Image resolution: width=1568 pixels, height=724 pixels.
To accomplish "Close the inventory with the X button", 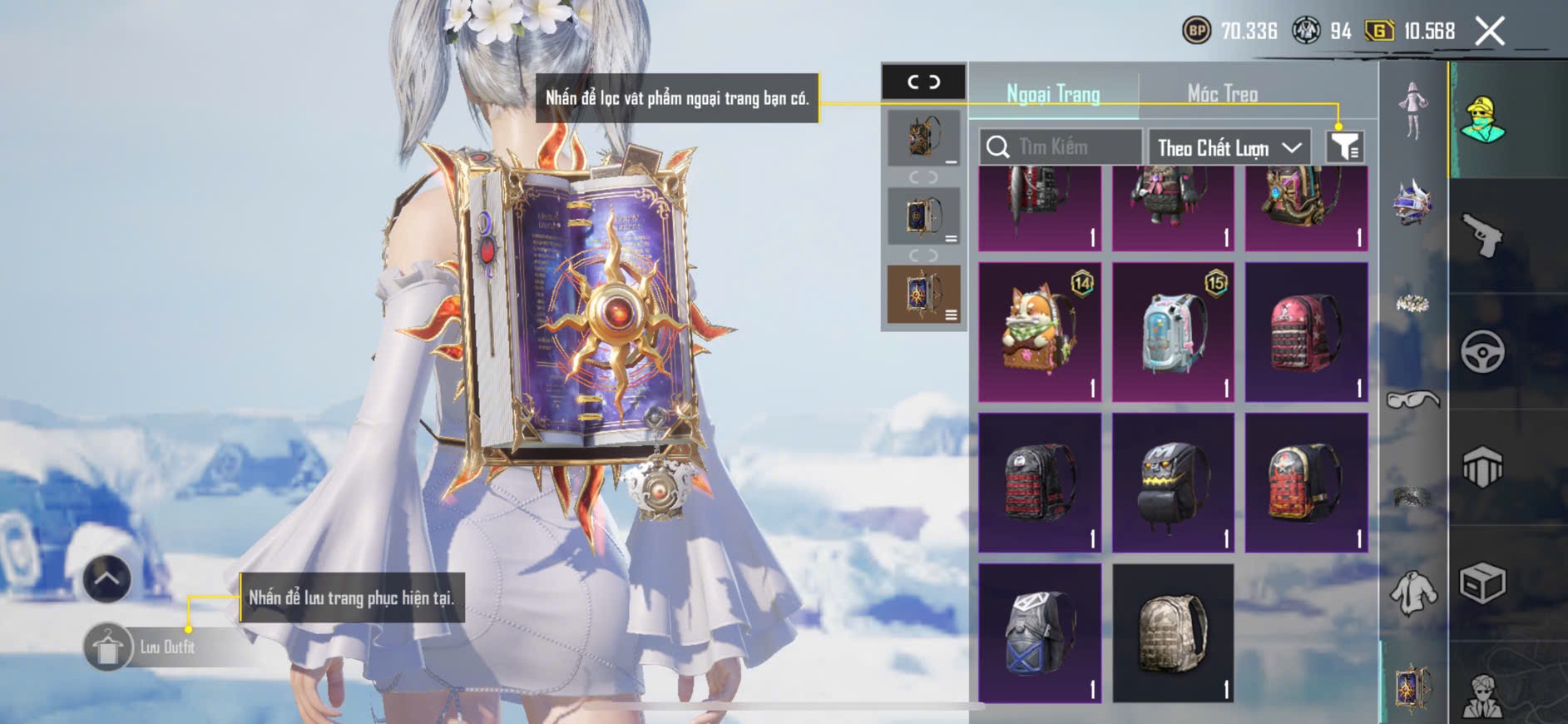I will click(1490, 32).
